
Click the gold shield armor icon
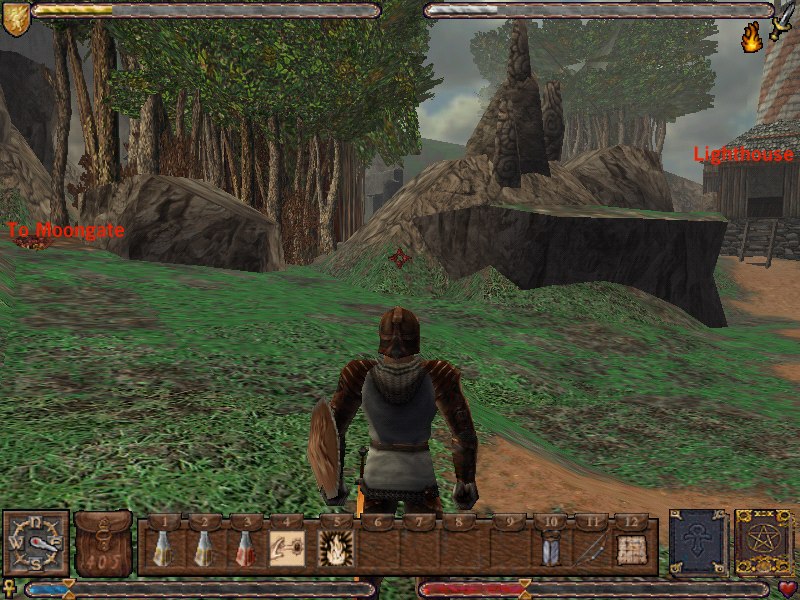pyautogui.click(x=15, y=18)
